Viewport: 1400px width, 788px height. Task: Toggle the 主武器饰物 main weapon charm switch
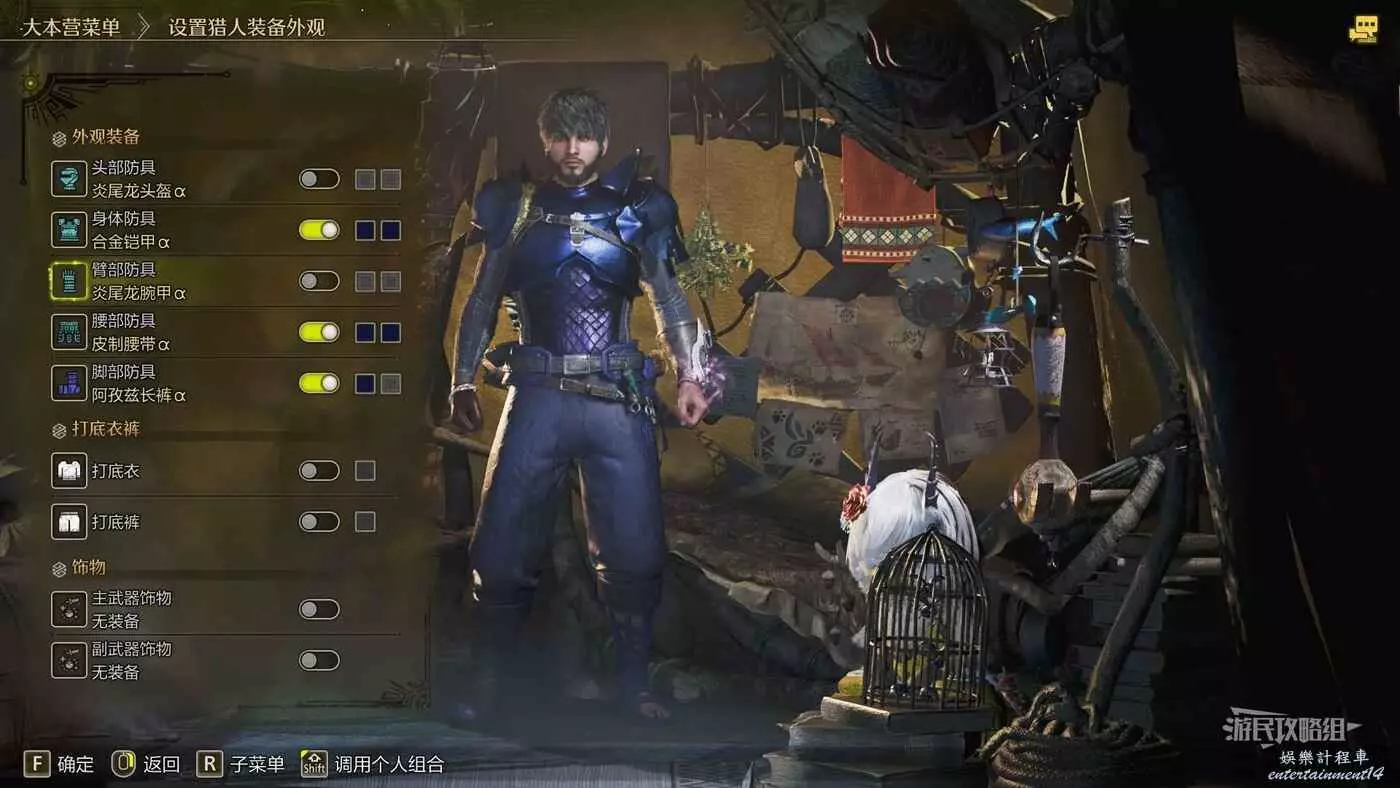tap(319, 609)
